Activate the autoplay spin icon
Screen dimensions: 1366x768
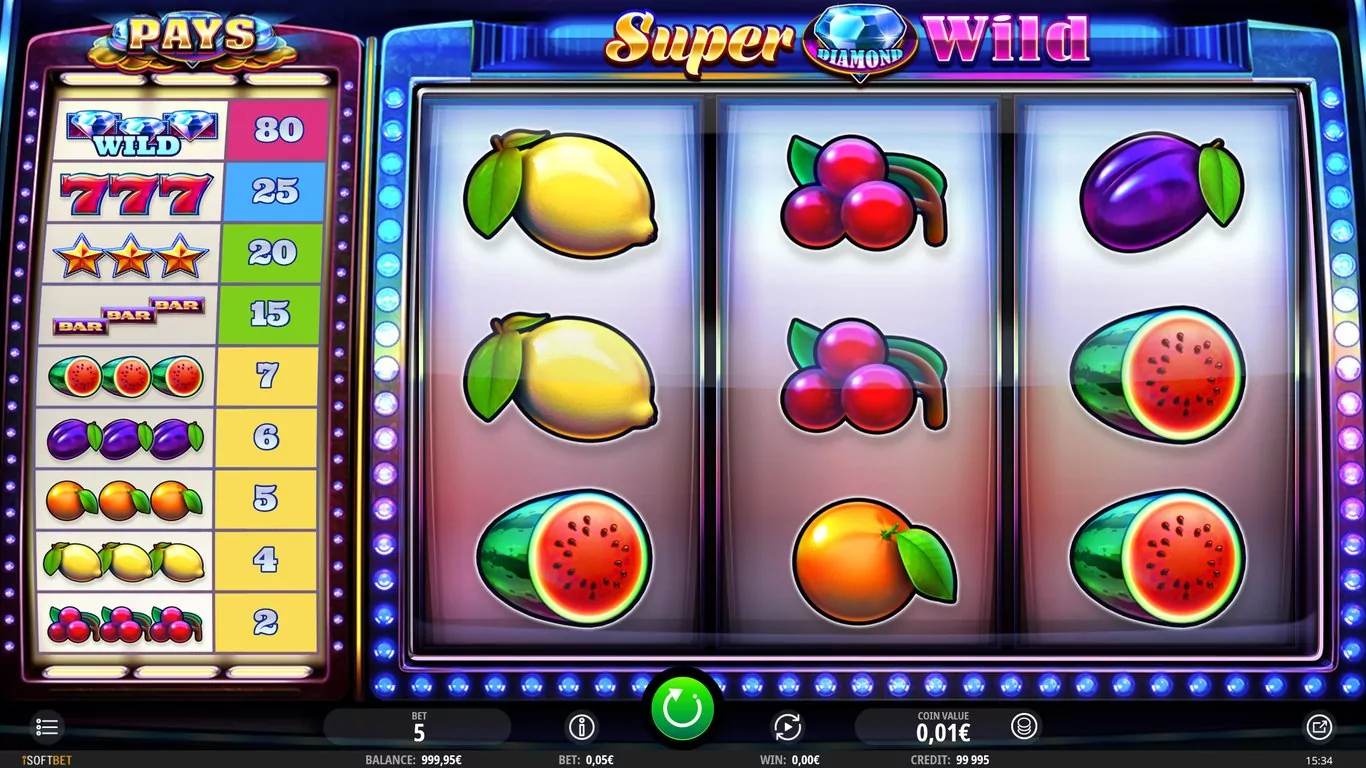(x=788, y=727)
